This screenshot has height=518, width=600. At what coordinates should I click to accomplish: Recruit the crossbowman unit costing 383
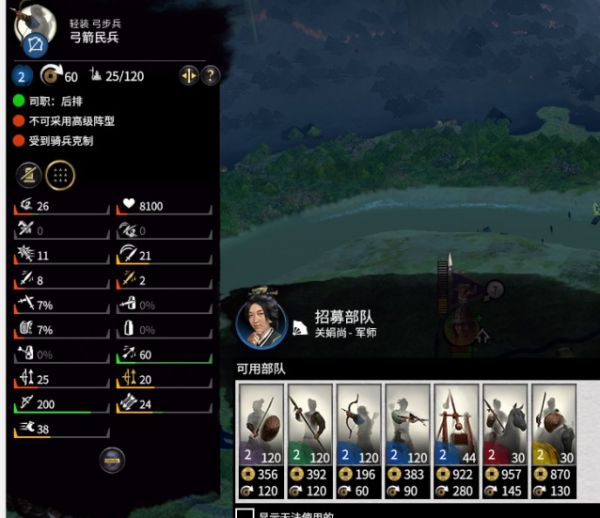(x=408, y=440)
